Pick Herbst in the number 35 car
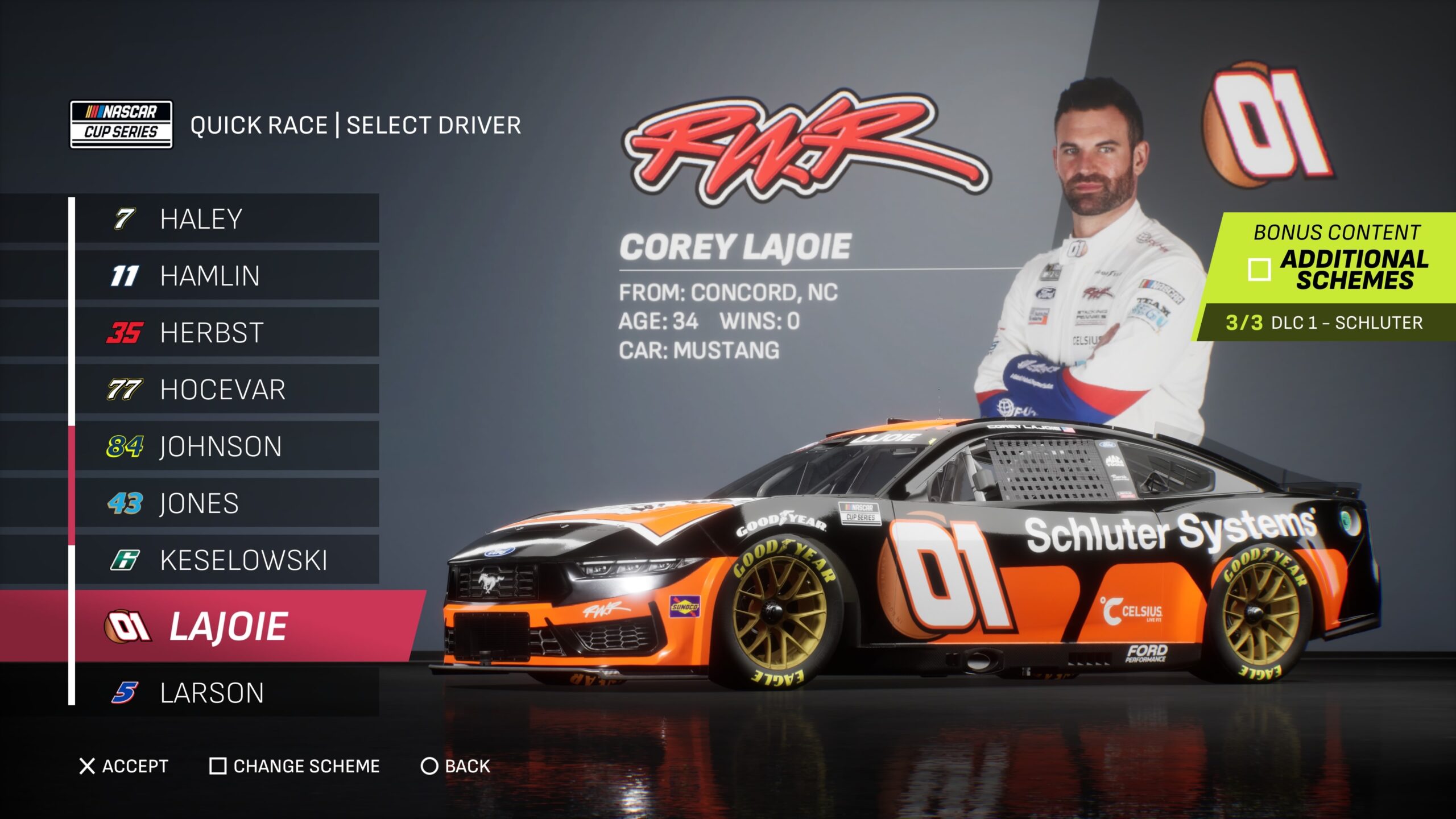Viewport: 1456px width, 819px height. click(x=226, y=333)
